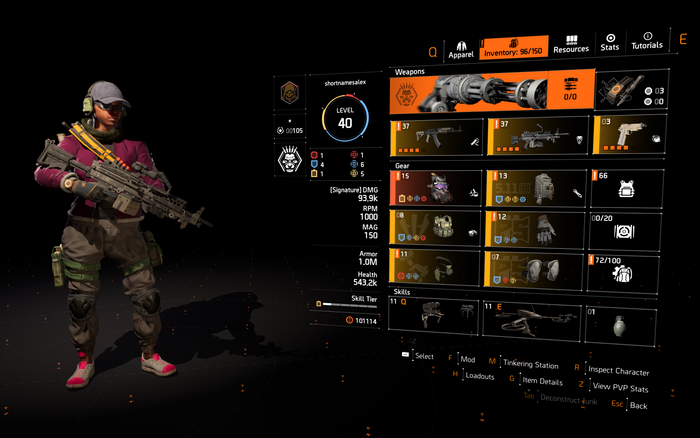Choose the AK-style assault rifle primary slot
Viewport: 700px width, 438px height.
click(436, 135)
